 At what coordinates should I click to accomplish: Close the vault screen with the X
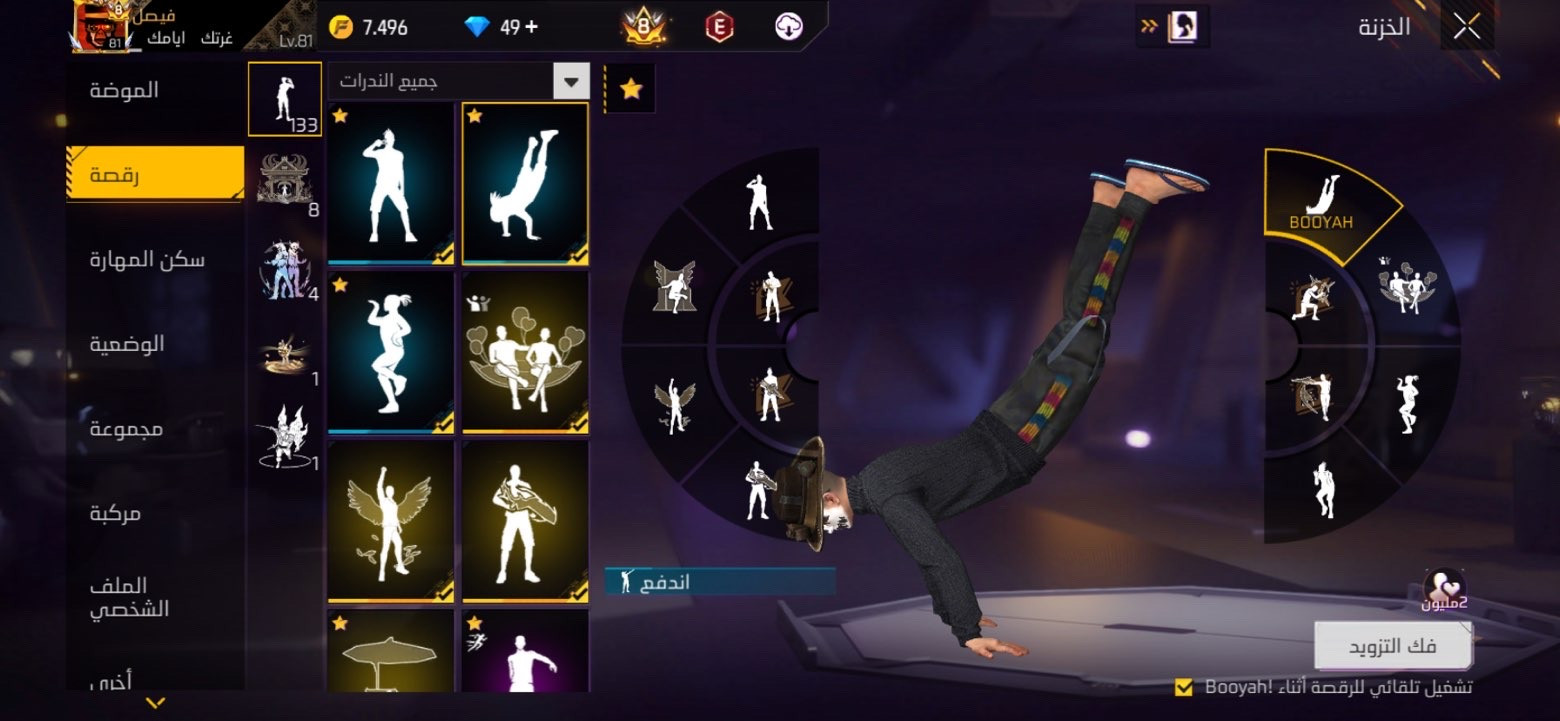(1467, 27)
